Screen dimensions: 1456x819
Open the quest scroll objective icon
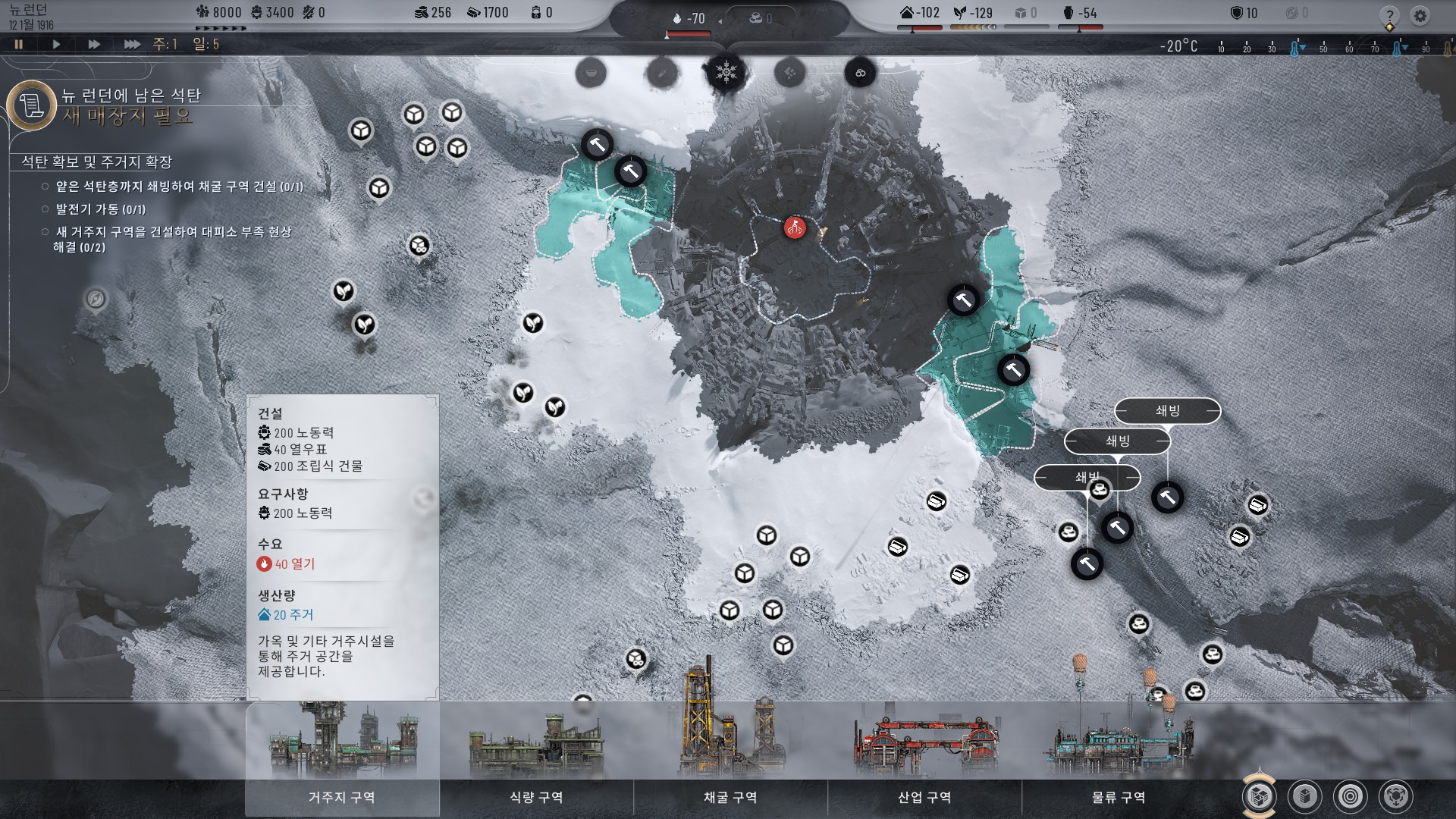click(x=32, y=105)
